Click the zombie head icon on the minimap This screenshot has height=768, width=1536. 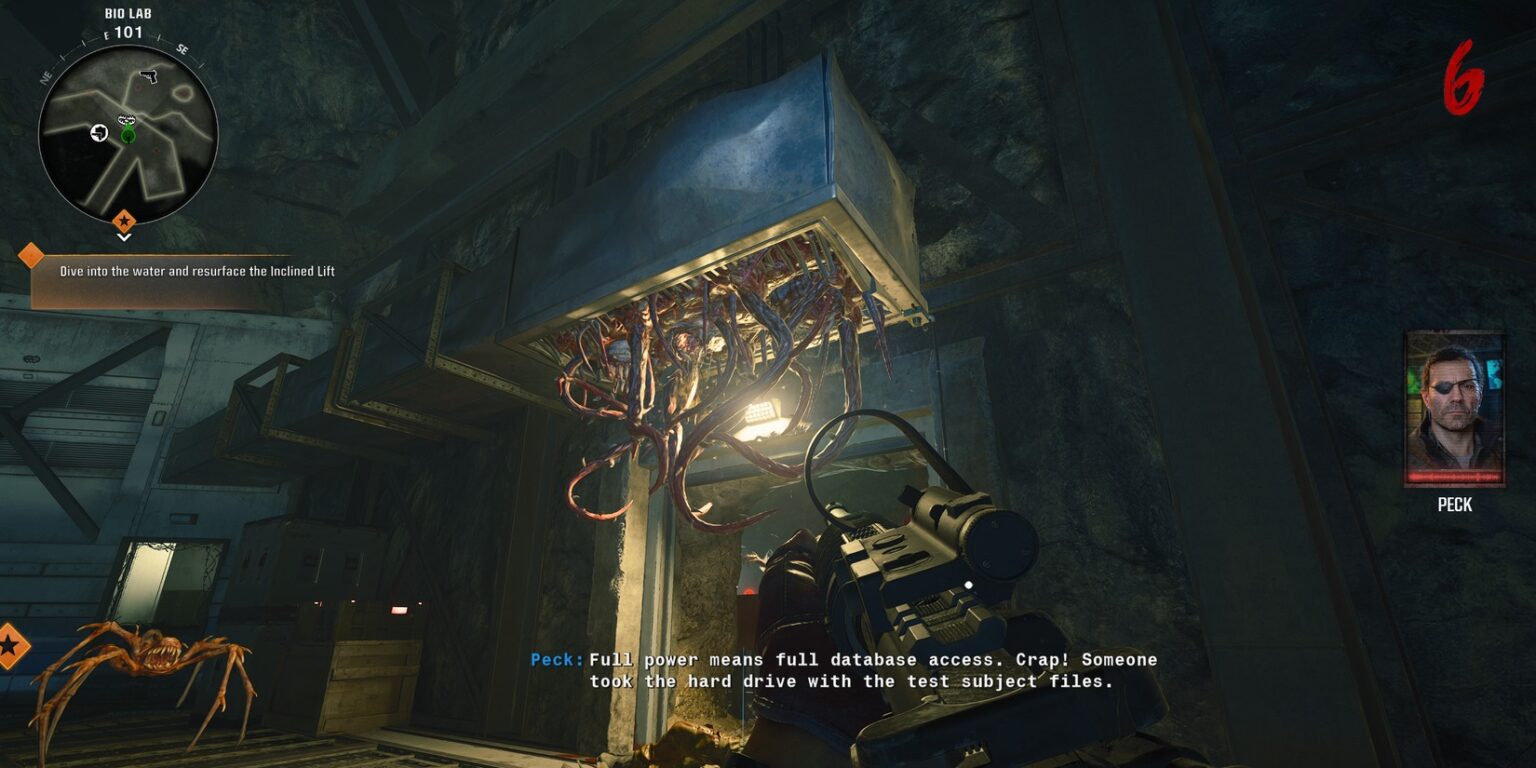tap(125, 117)
